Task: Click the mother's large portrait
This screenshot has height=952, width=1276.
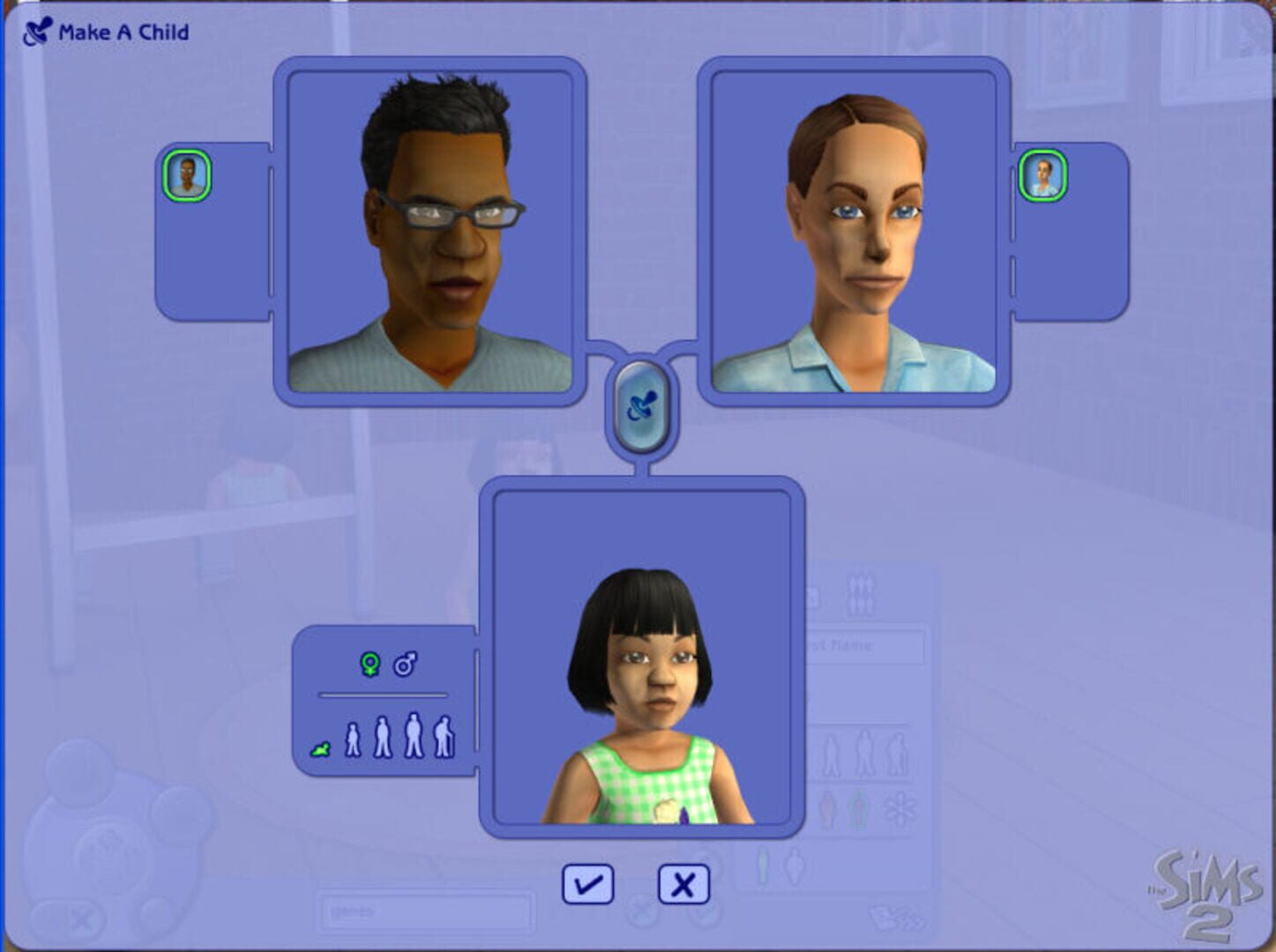Action: (x=853, y=234)
